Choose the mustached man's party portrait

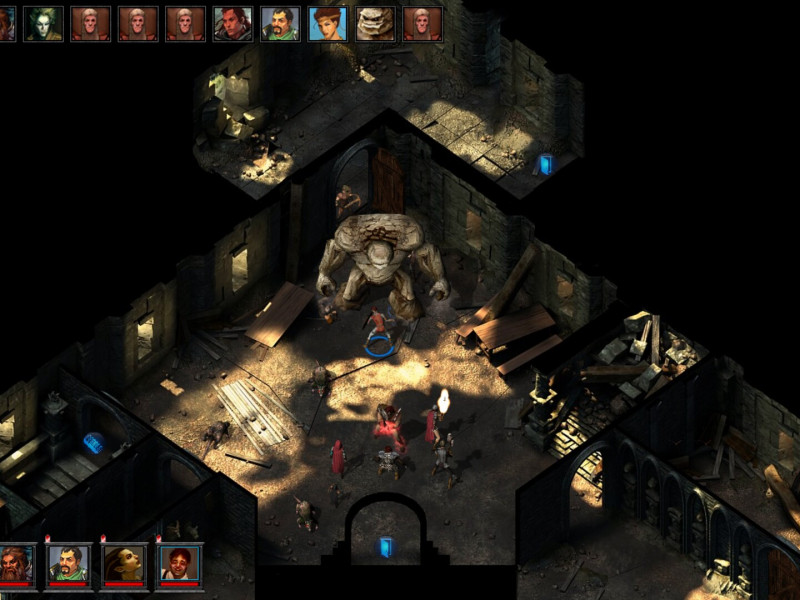tap(69, 563)
